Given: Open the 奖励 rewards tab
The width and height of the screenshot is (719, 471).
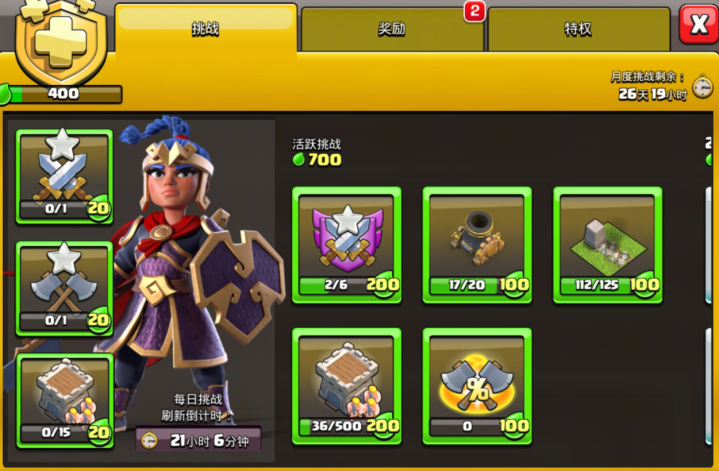Looking at the screenshot, I should [x=392, y=29].
